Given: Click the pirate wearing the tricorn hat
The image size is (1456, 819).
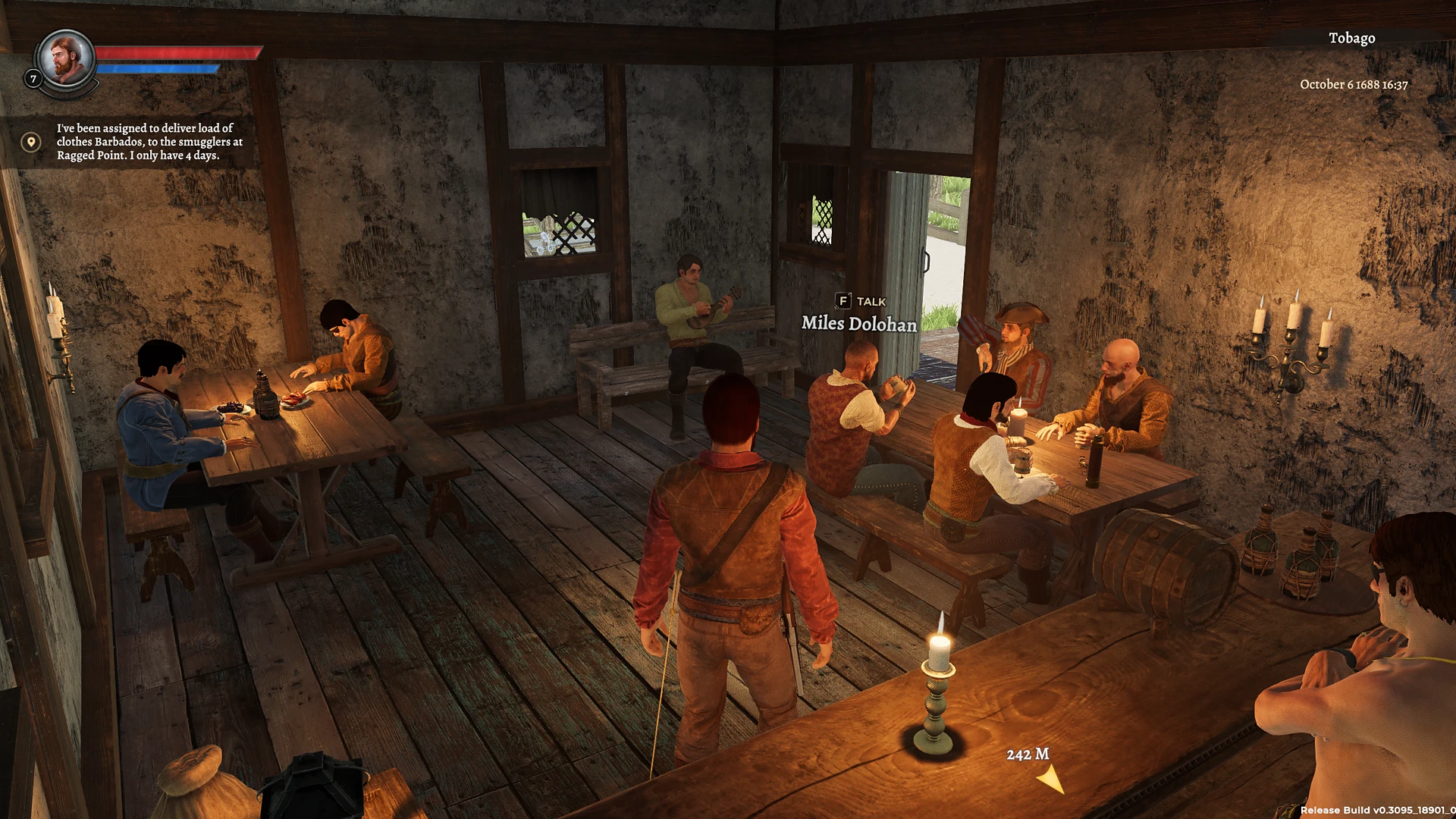Looking at the screenshot, I should coord(1016,334).
